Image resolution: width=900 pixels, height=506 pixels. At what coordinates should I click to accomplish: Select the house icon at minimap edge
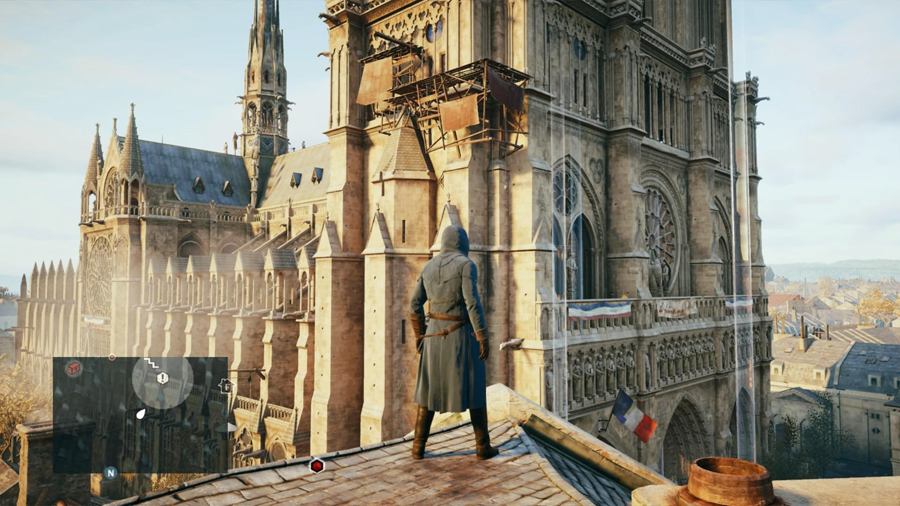[x=225, y=385]
